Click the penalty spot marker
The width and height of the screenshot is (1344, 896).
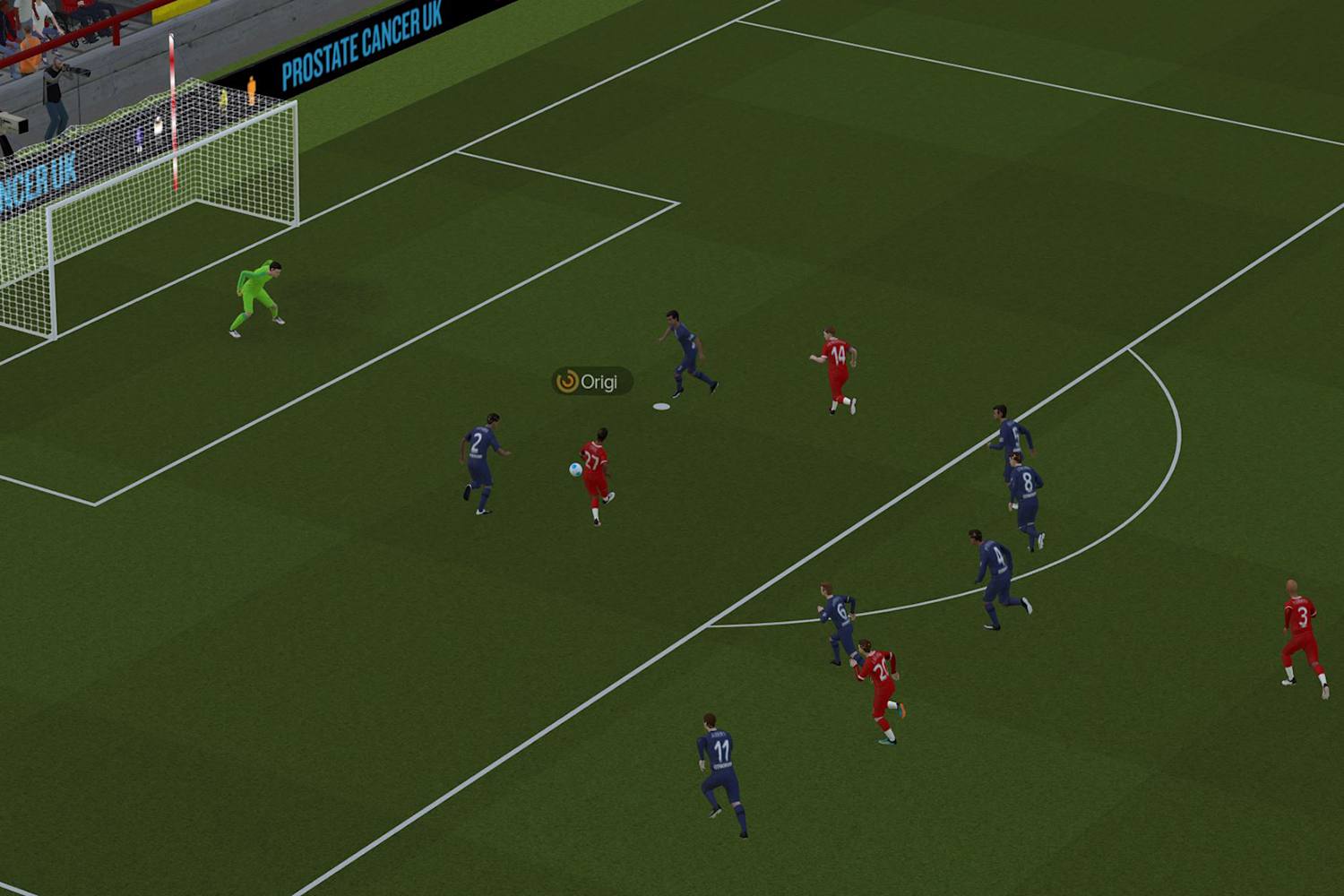pyautogui.click(x=661, y=405)
